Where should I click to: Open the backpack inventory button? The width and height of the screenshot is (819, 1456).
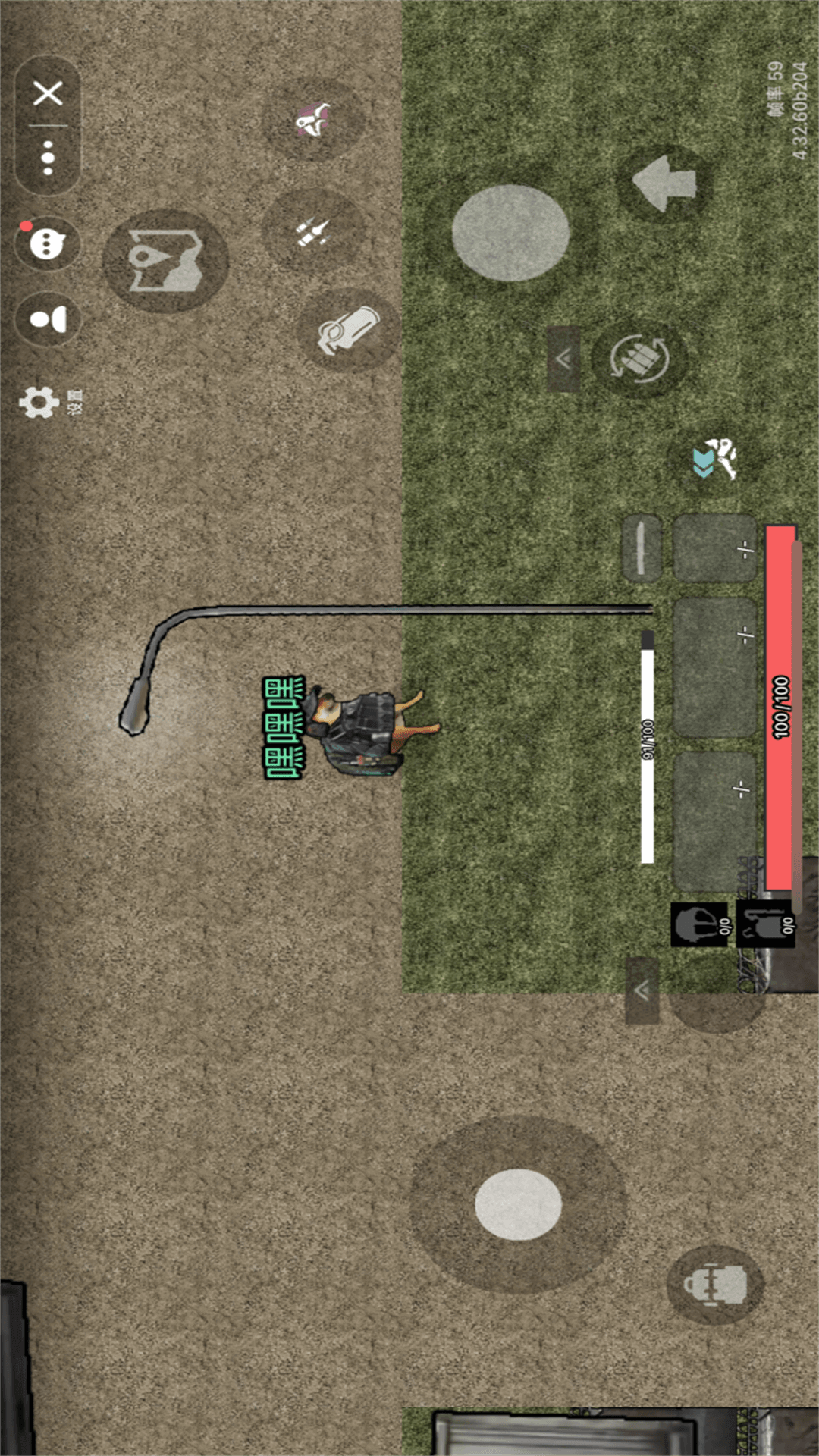point(714,1285)
